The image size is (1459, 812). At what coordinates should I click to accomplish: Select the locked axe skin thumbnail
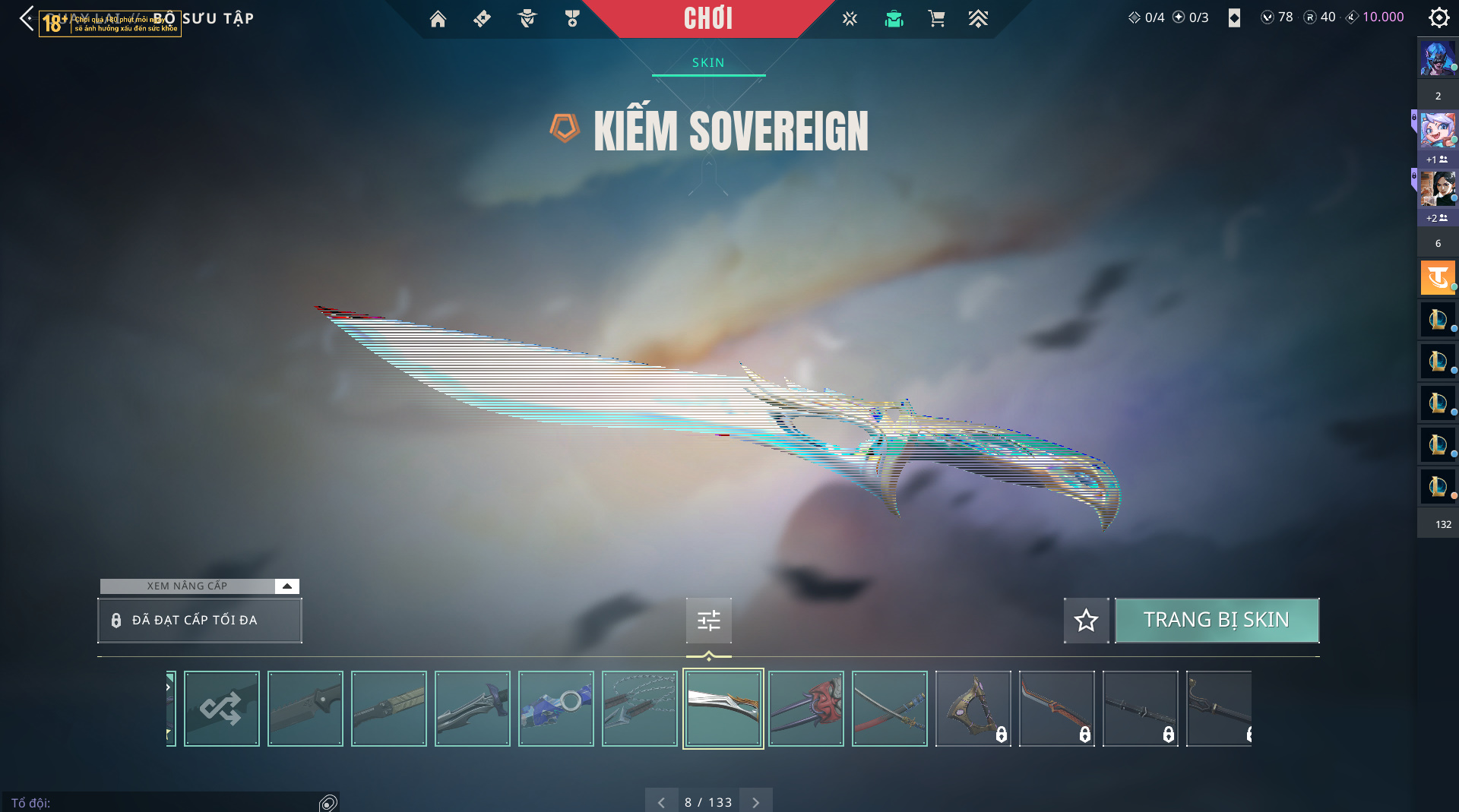coord(973,709)
